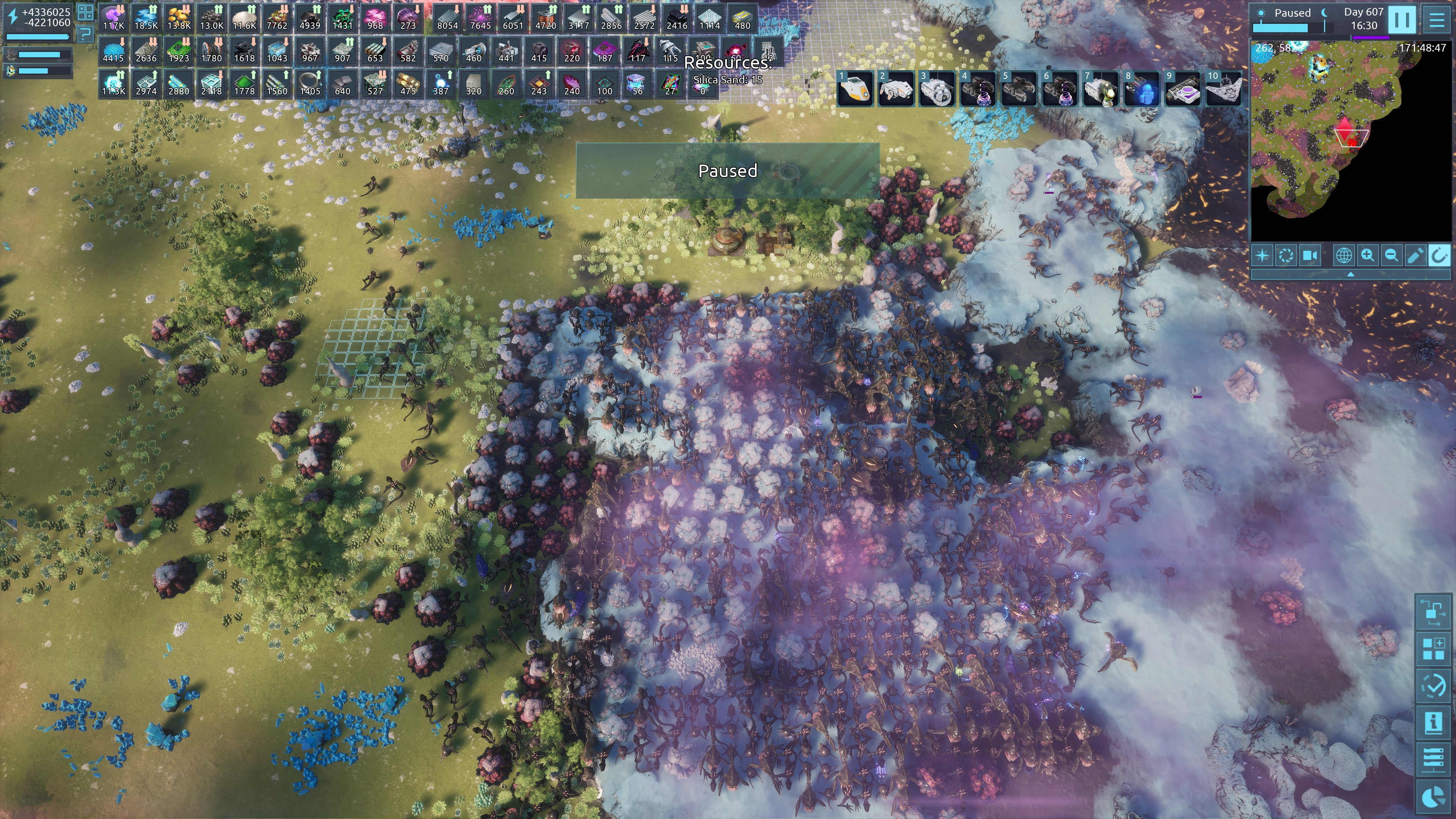The height and width of the screenshot is (819, 1456).
Task: Click the minimap video camera button
Action: tap(1310, 256)
